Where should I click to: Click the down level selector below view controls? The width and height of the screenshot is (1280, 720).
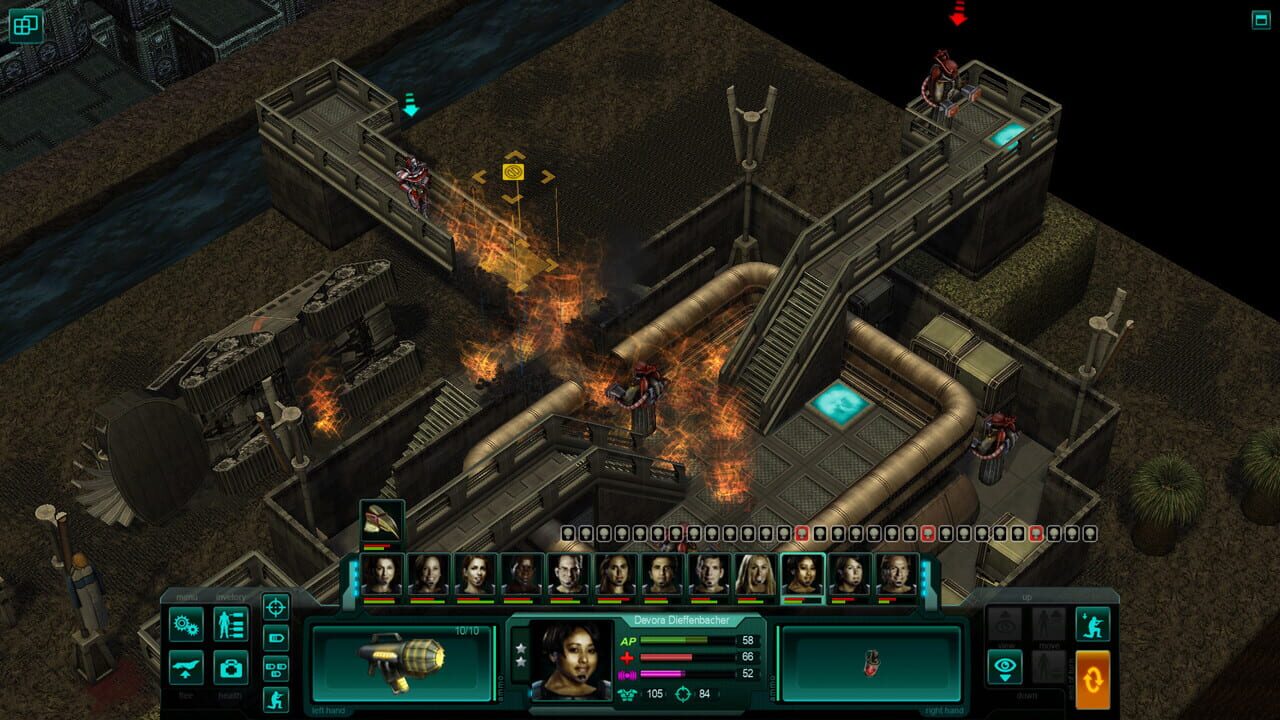click(1026, 695)
